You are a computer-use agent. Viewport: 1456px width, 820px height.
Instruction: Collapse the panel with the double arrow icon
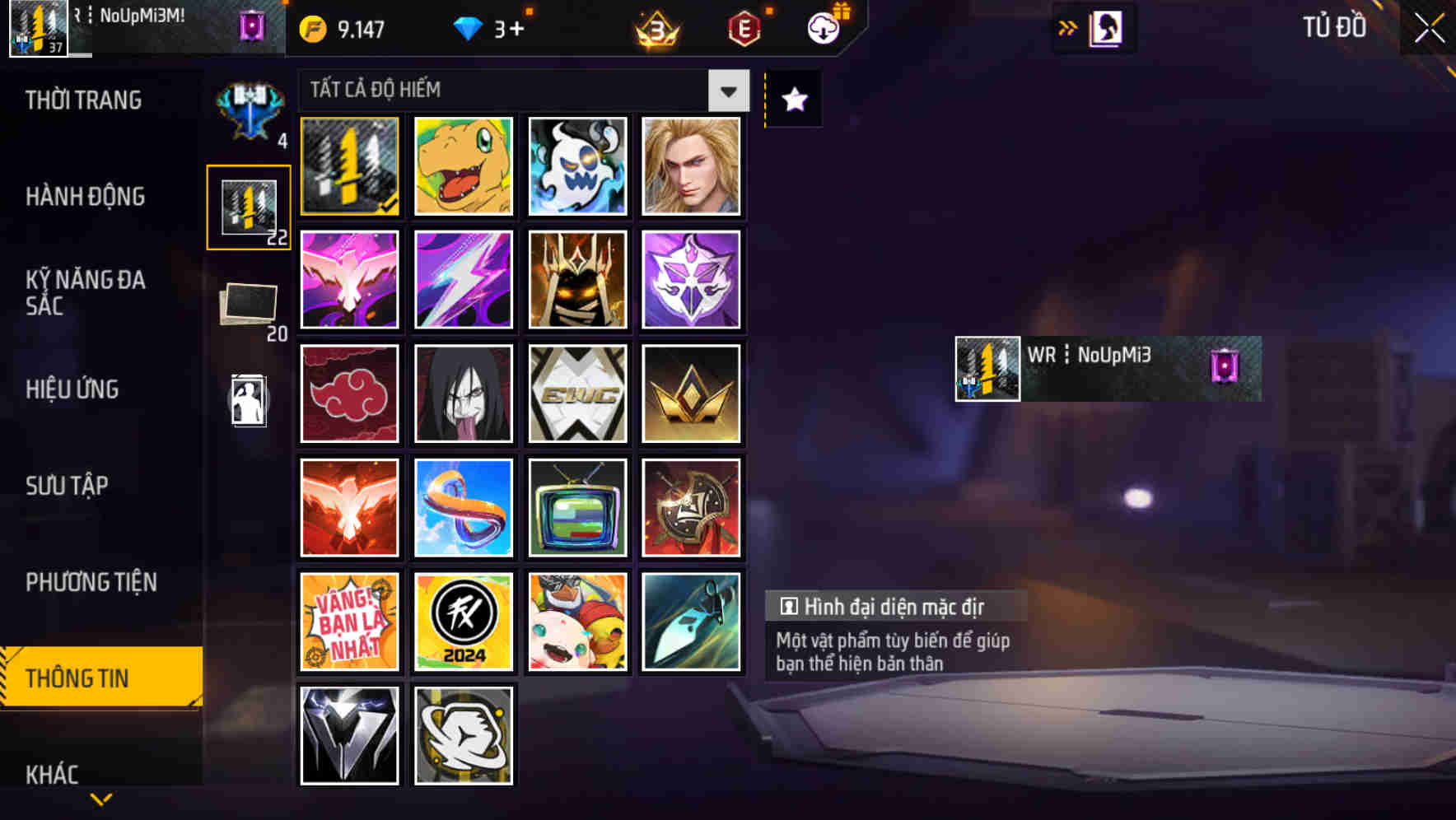coord(1069,26)
